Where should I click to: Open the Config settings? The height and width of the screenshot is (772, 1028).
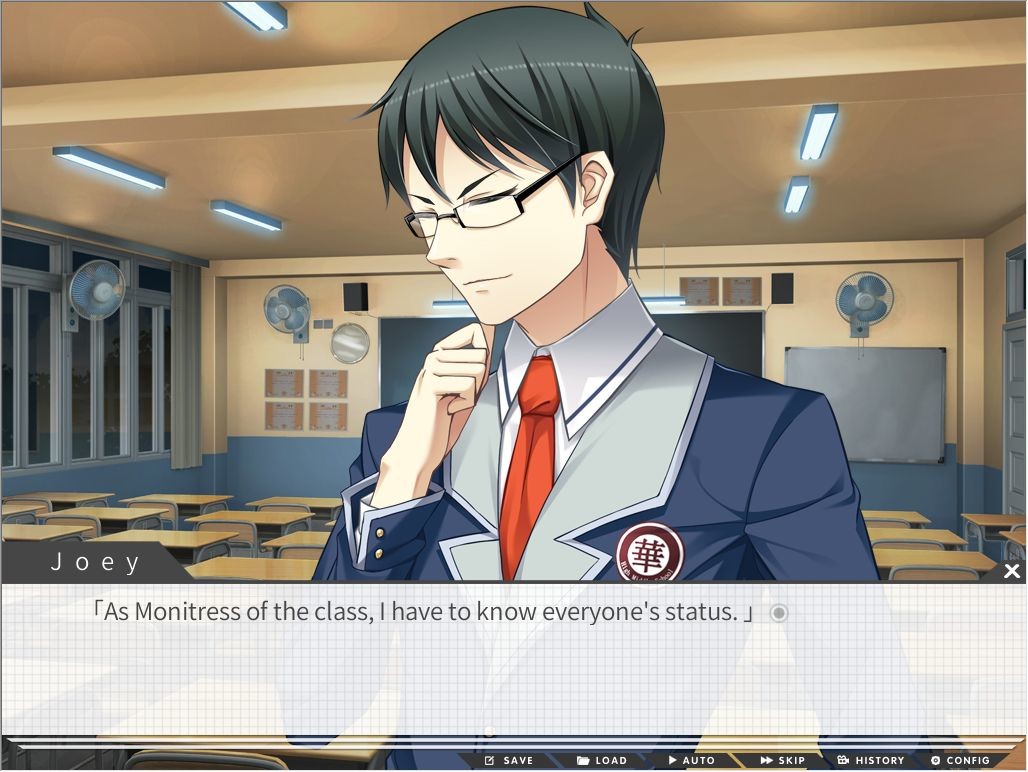pyautogui.click(x=960, y=760)
